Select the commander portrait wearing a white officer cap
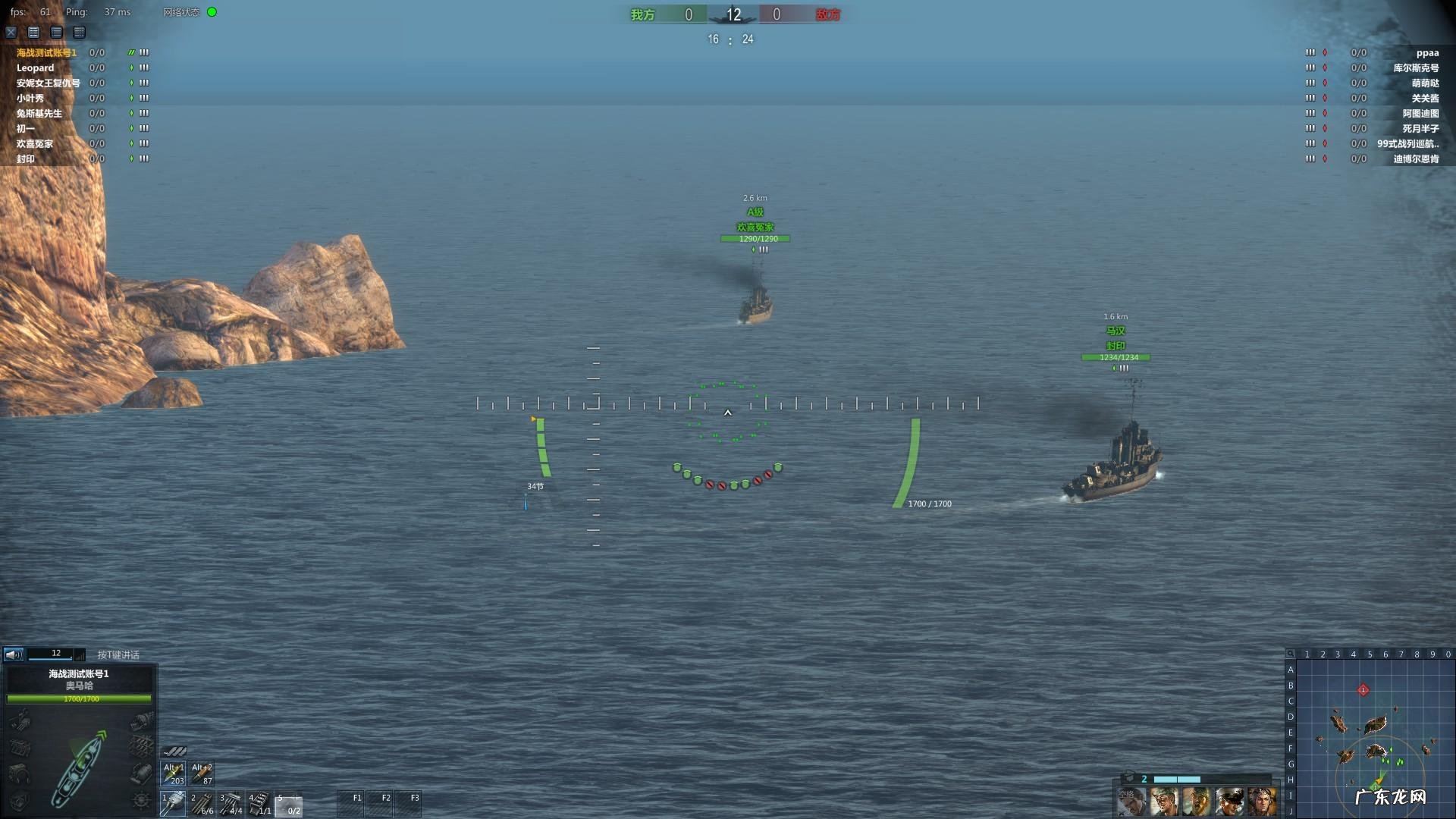The image size is (1456, 819). coord(1229,802)
